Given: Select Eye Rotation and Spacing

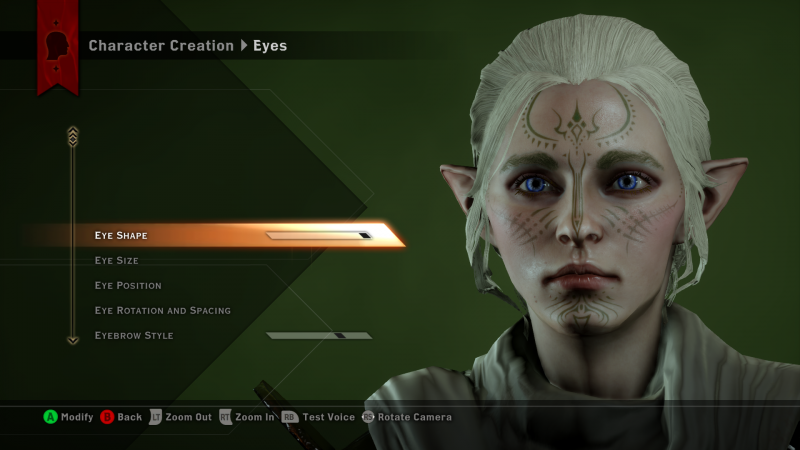Looking at the screenshot, I should click(x=163, y=311).
